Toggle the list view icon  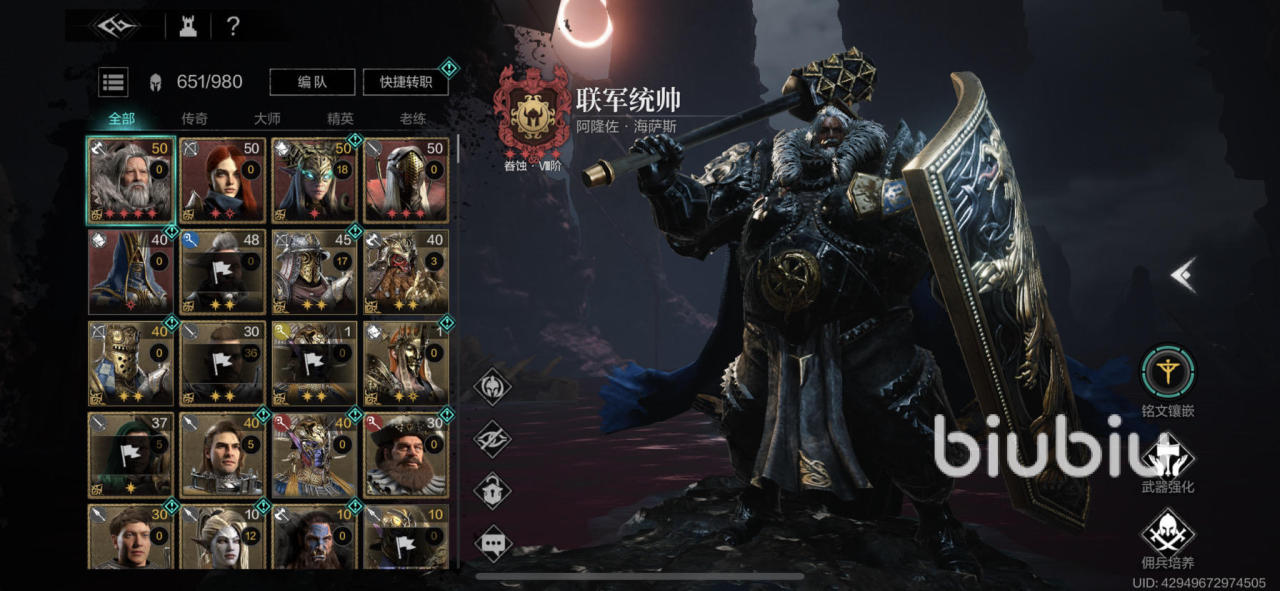(113, 82)
